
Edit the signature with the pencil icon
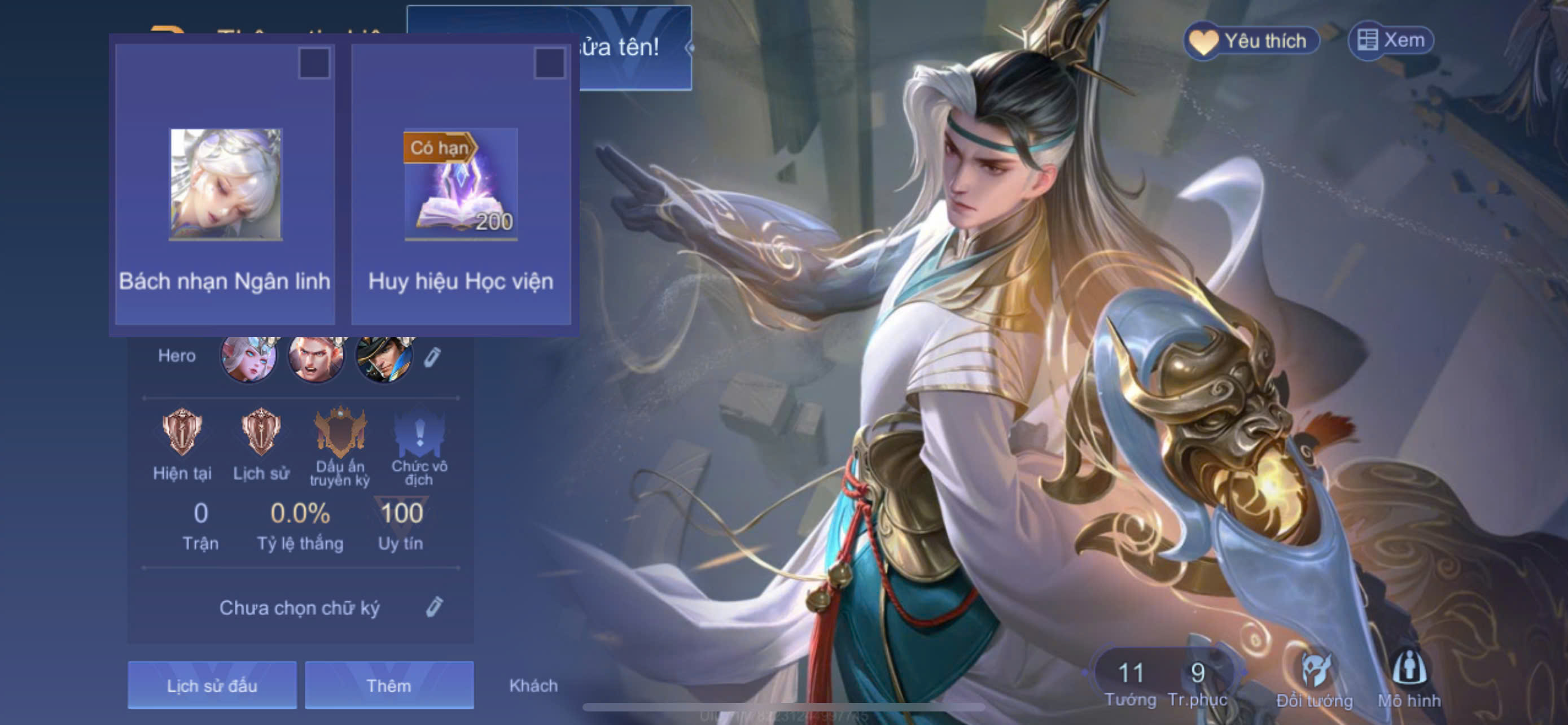tap(434, 607)
